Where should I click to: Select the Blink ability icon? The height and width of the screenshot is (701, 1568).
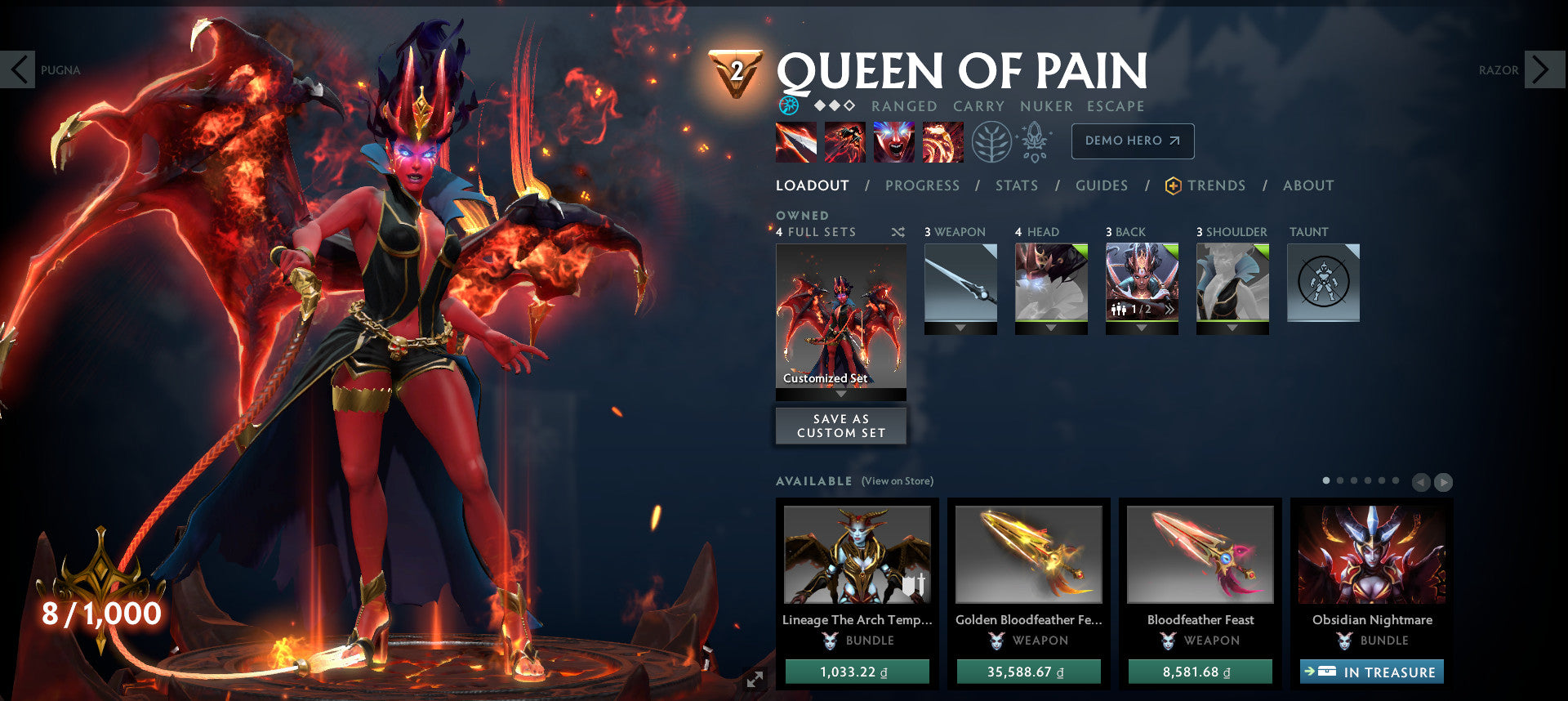[844, 141]
